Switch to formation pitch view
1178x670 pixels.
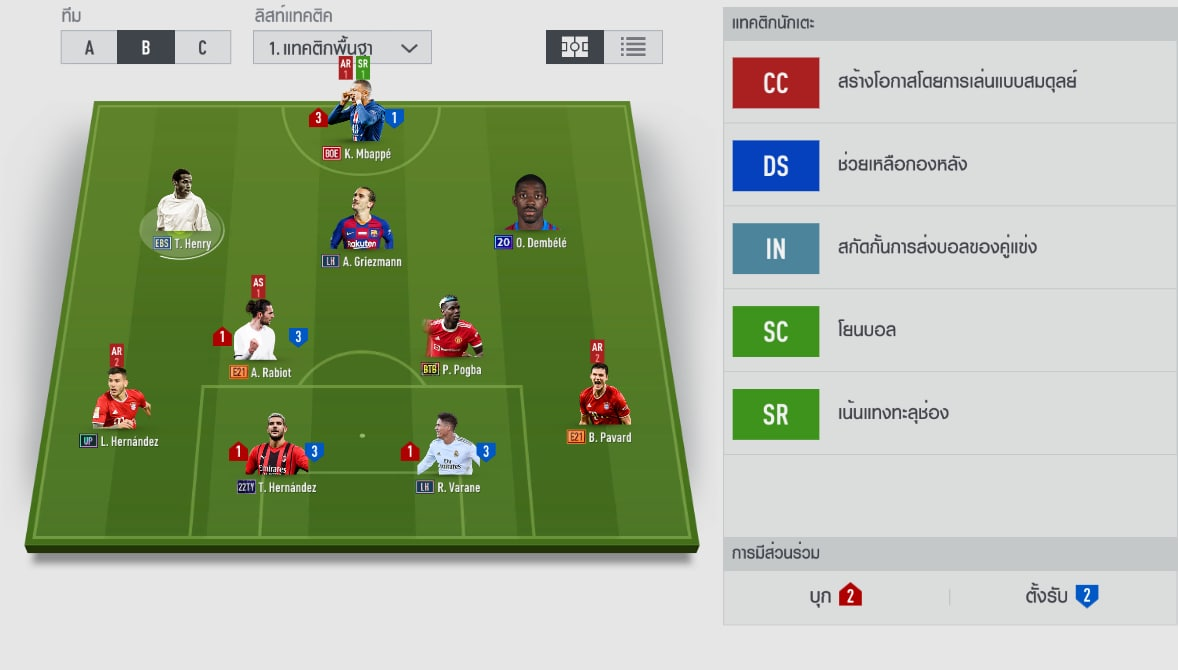pyautogui.click(x=575, y=47)
